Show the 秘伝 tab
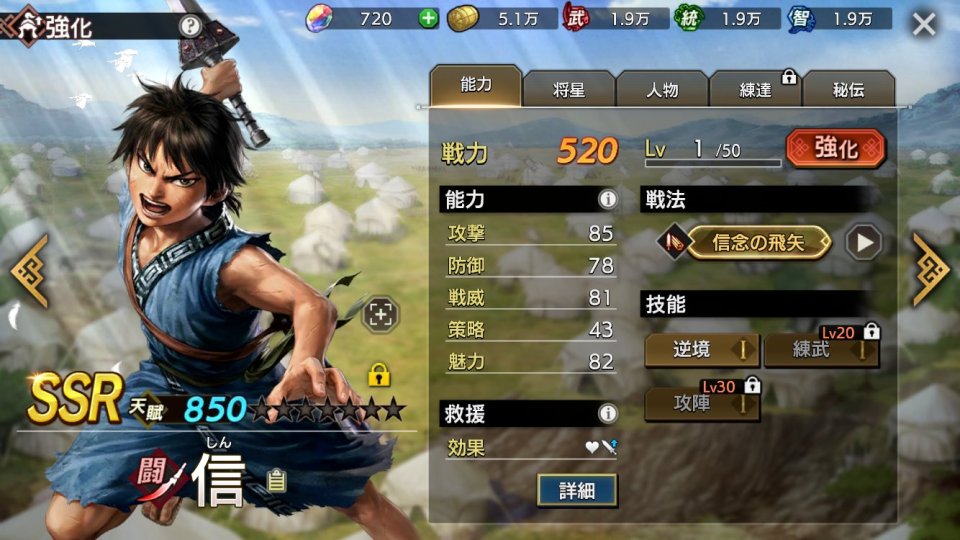This screenshot has width=960, height=540. [x=848, y=89]
